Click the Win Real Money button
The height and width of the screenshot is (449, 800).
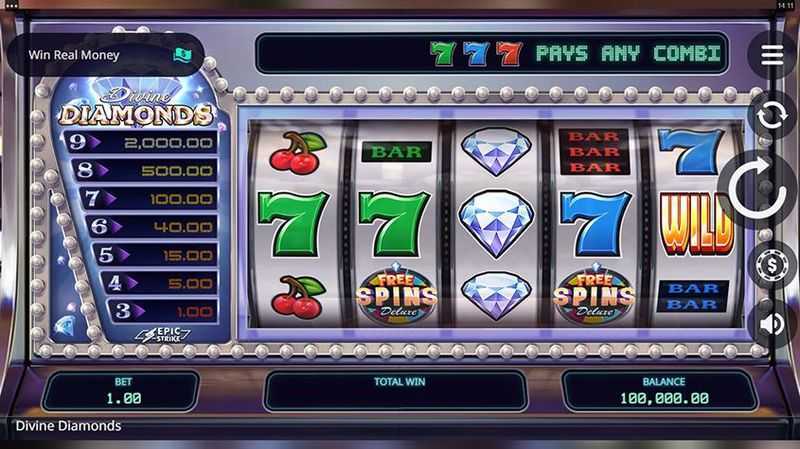coord(104,55)
